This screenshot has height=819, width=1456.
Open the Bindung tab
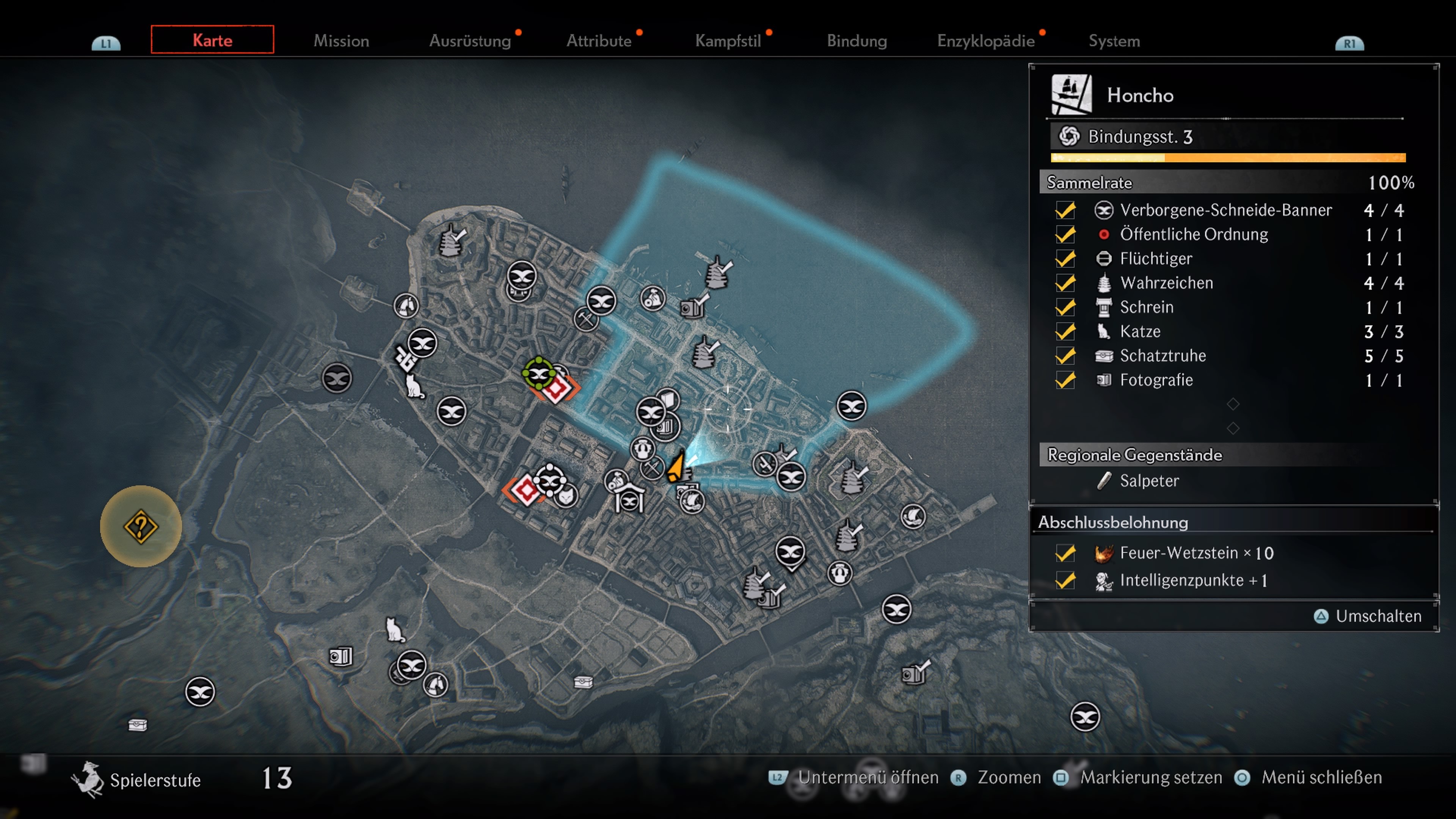[x=856, y=41]
